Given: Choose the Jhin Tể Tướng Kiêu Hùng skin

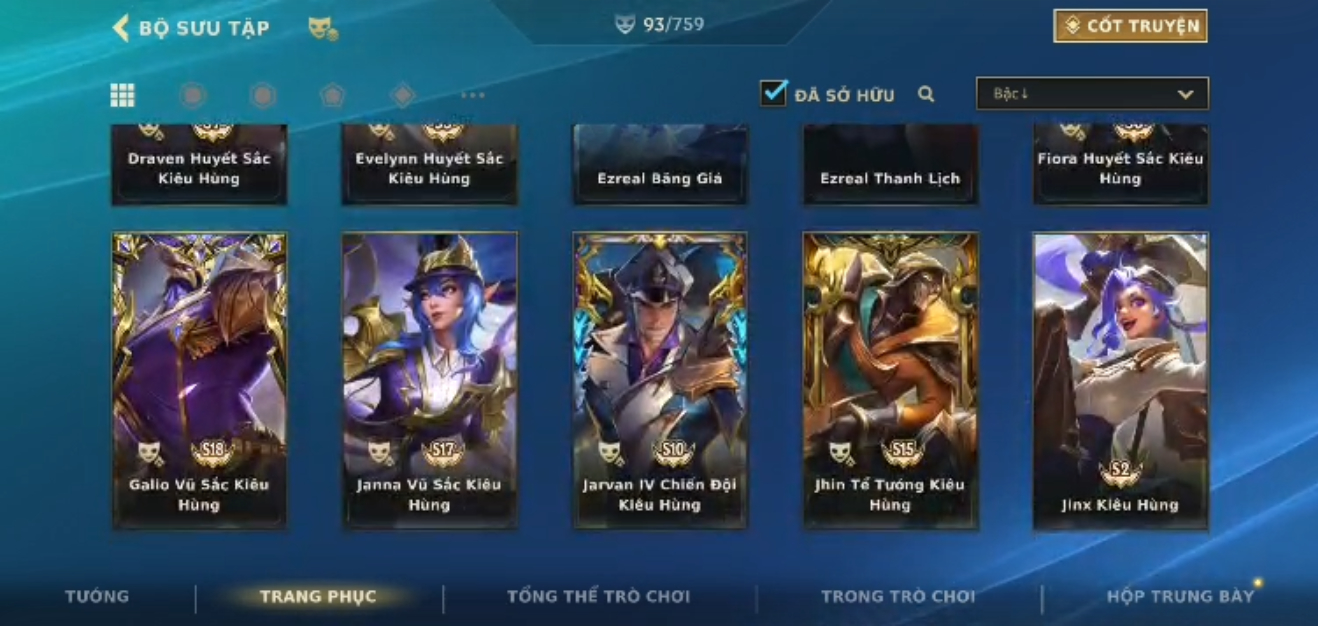Looking at the screenshot, I should (890, 380).
